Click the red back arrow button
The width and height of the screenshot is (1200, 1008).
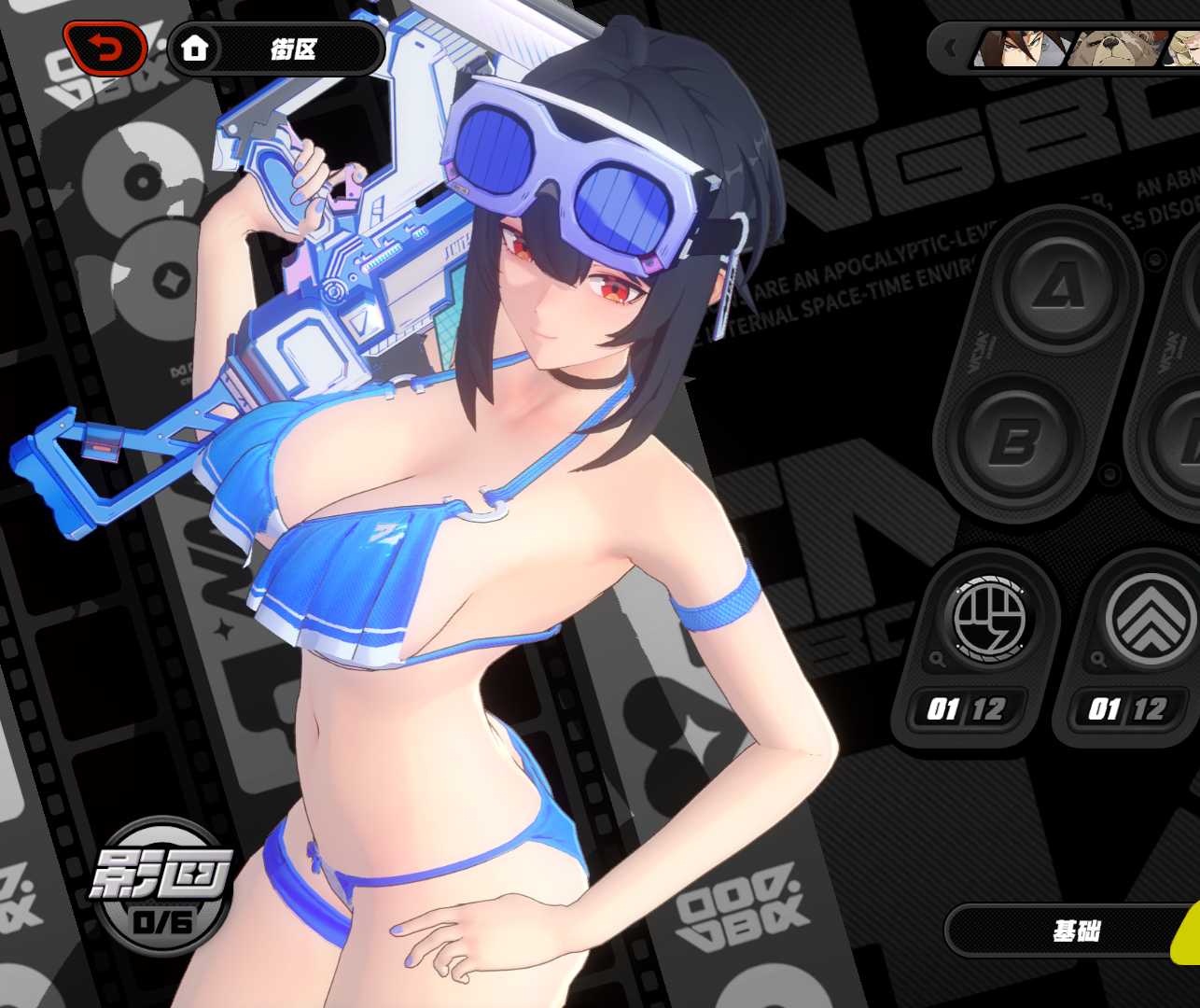105,48
